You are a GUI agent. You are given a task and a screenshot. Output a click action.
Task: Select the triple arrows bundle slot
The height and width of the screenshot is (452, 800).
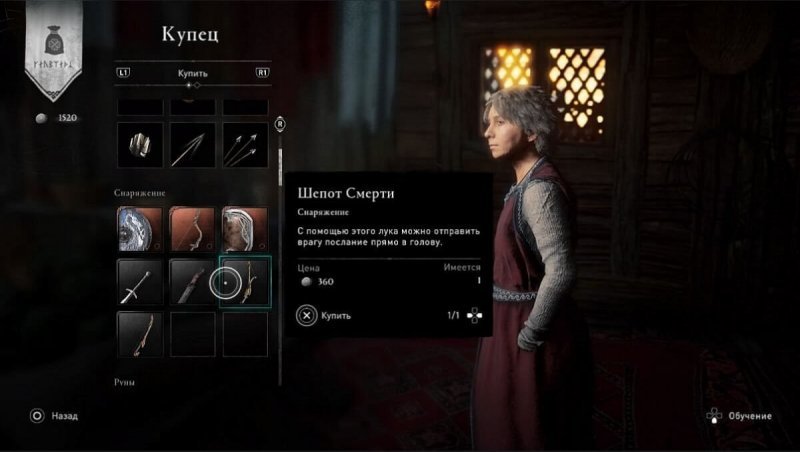point(244,145)
